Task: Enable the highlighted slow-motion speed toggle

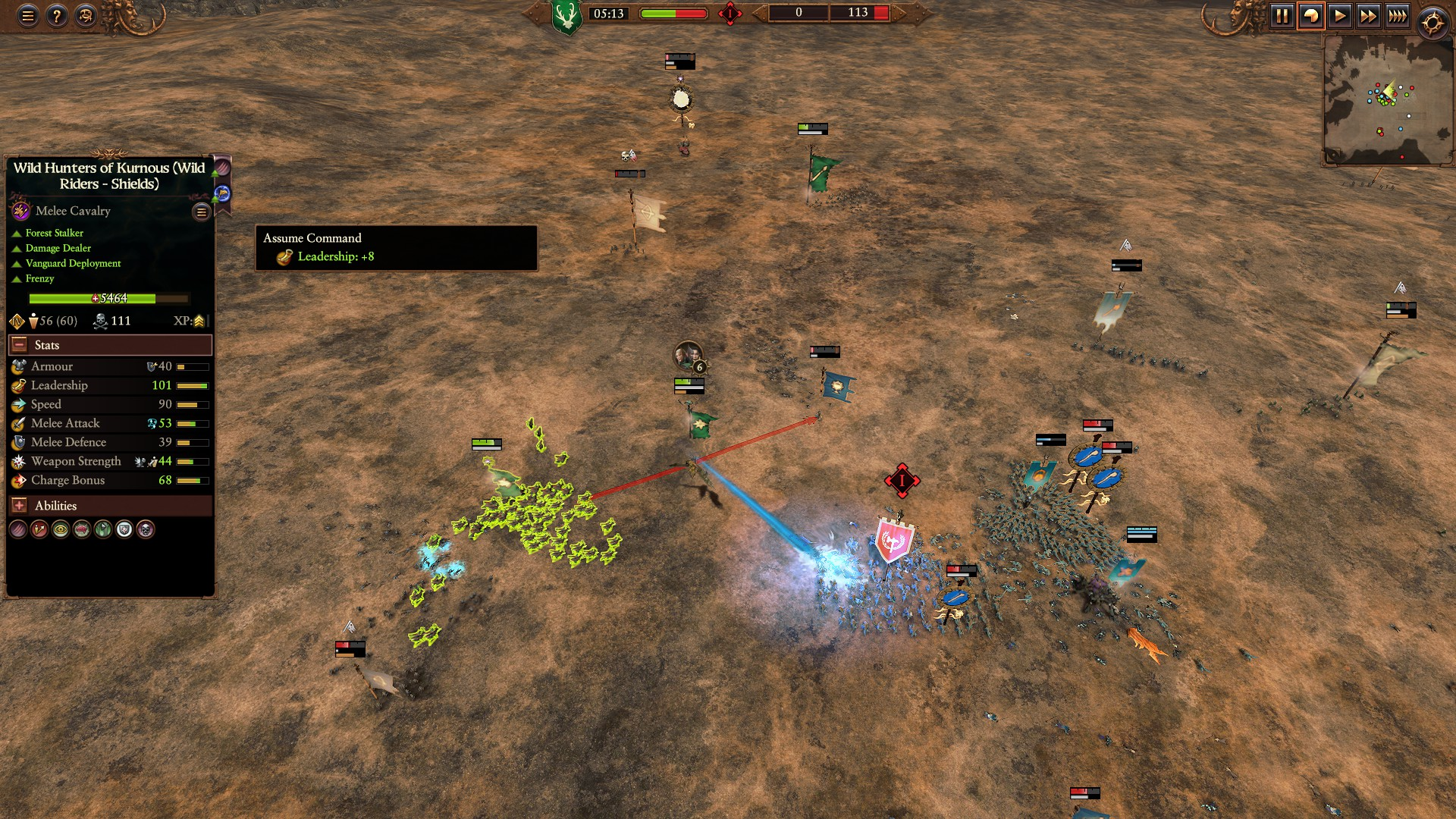Action: pos(1312,14)
